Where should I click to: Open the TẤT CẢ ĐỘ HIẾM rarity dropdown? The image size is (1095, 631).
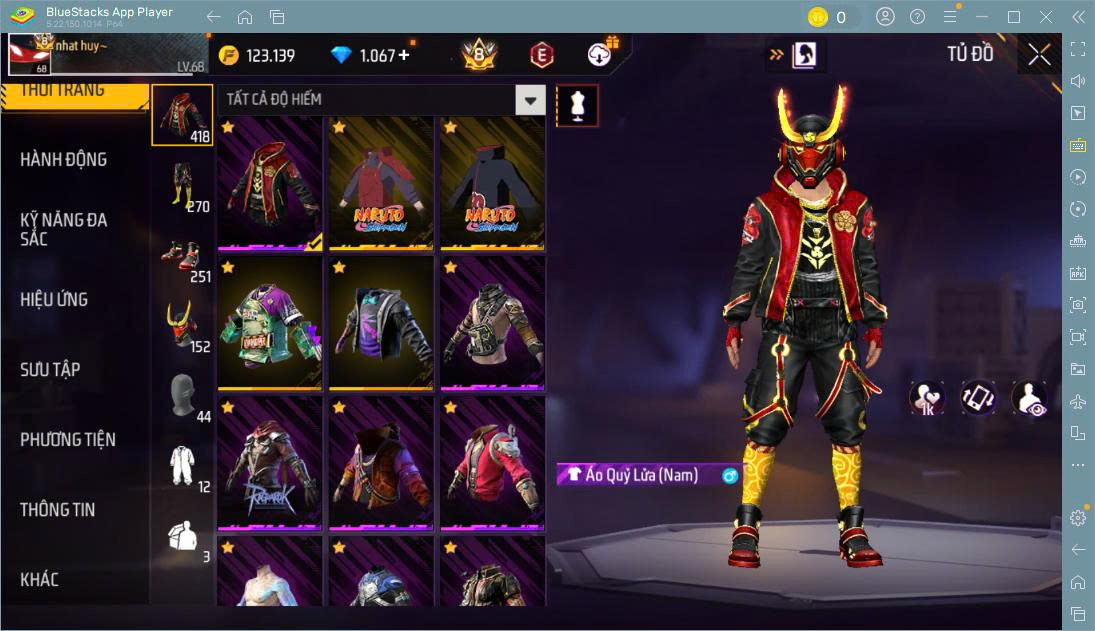pos(530,99)
